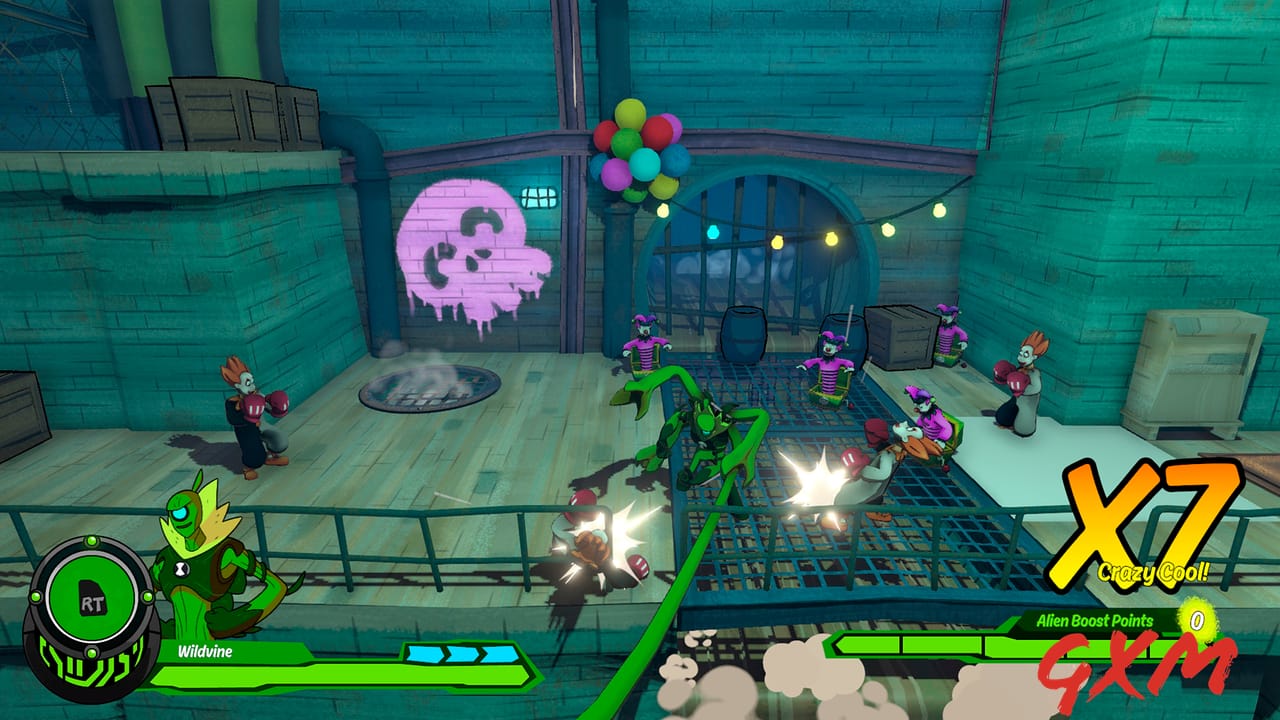This screenshot has width=1280, height=720.
Task: Click the small green stud on the Omnitrix bezel
Action: point(92,539)
